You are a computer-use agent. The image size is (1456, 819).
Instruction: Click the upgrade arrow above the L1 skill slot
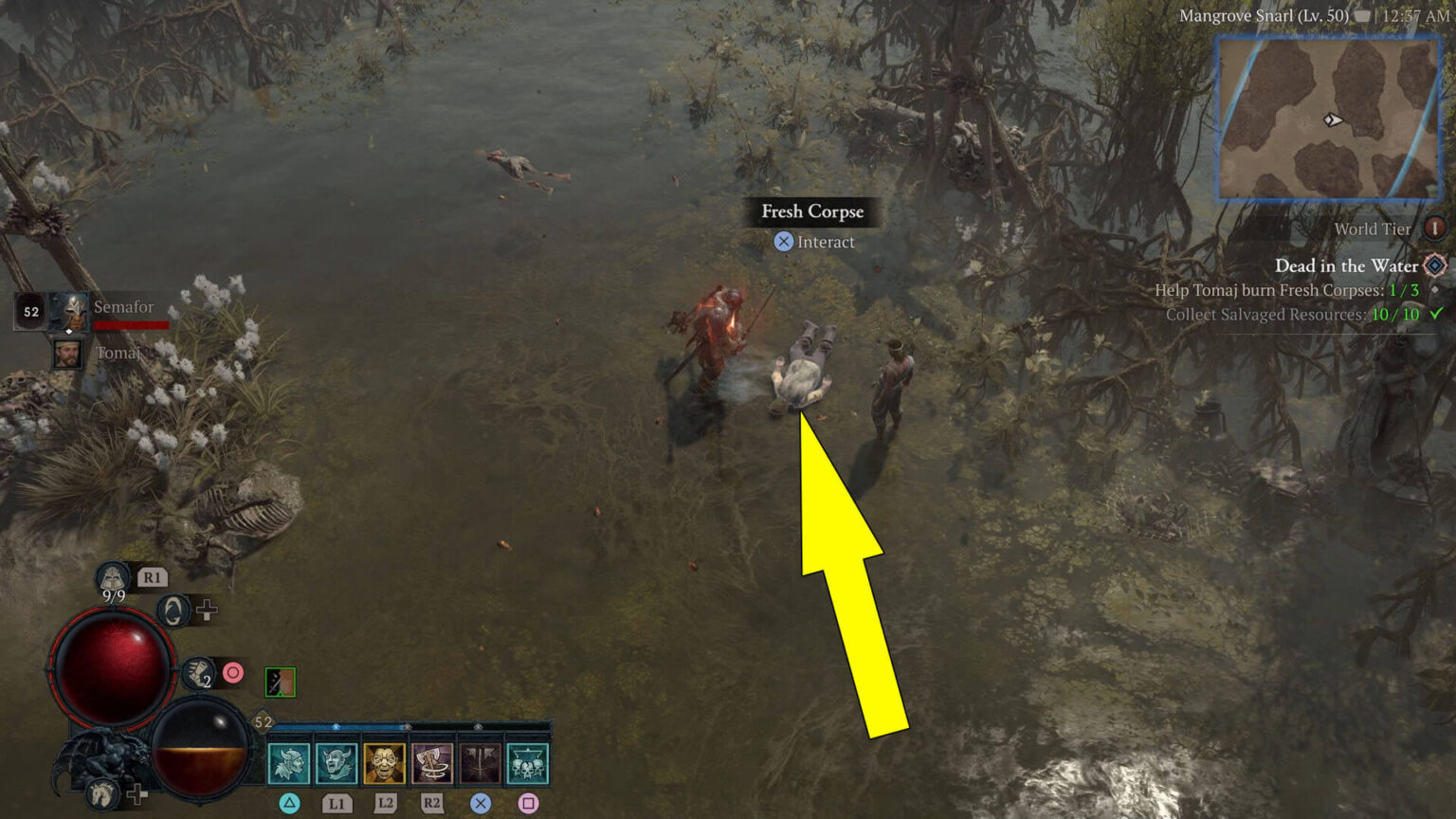tap(336, 726)
